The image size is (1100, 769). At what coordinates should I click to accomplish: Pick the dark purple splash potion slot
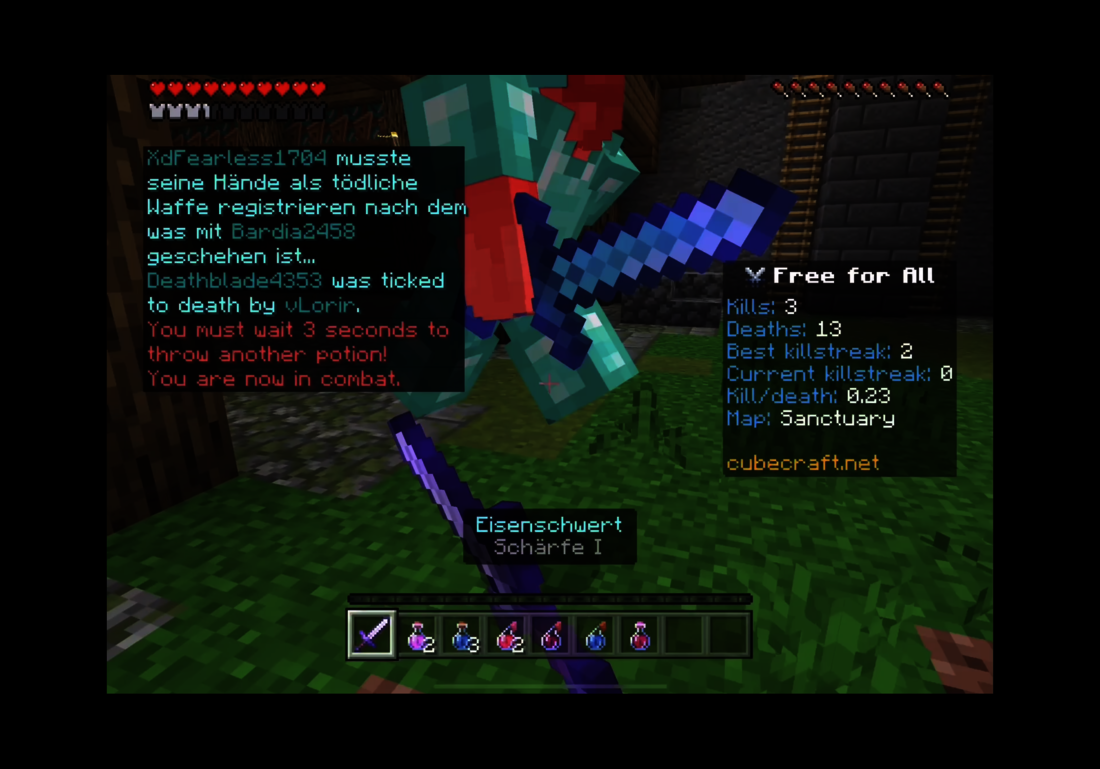(552, 634)
